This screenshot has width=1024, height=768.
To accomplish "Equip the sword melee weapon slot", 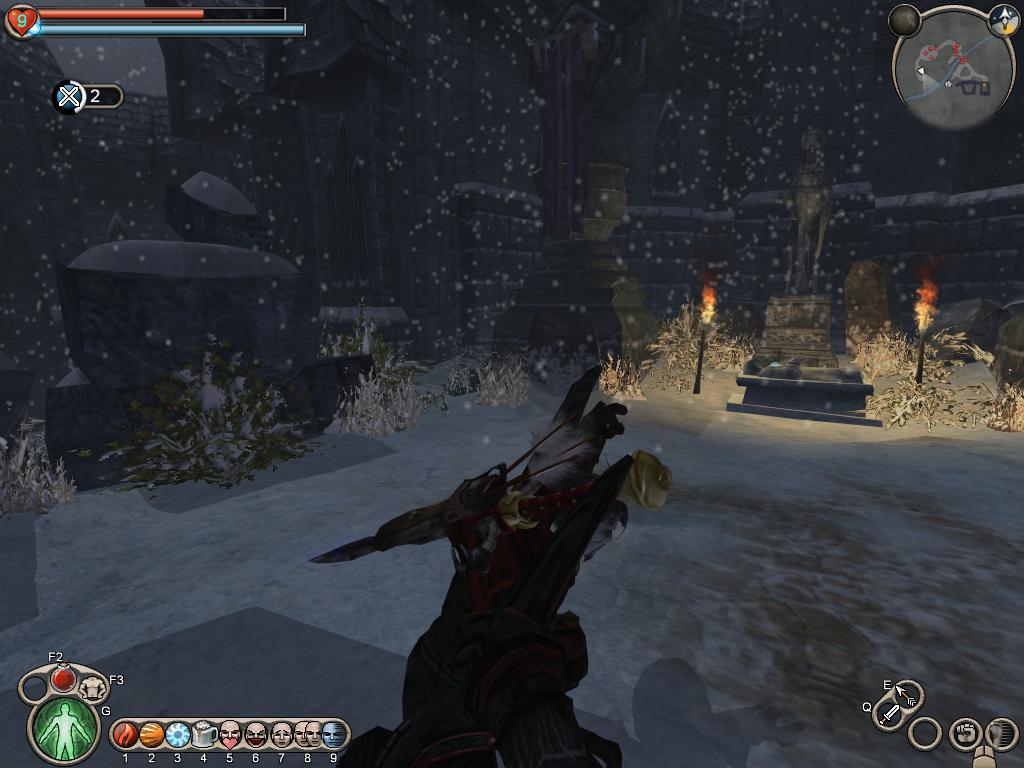I will (888, 714).
